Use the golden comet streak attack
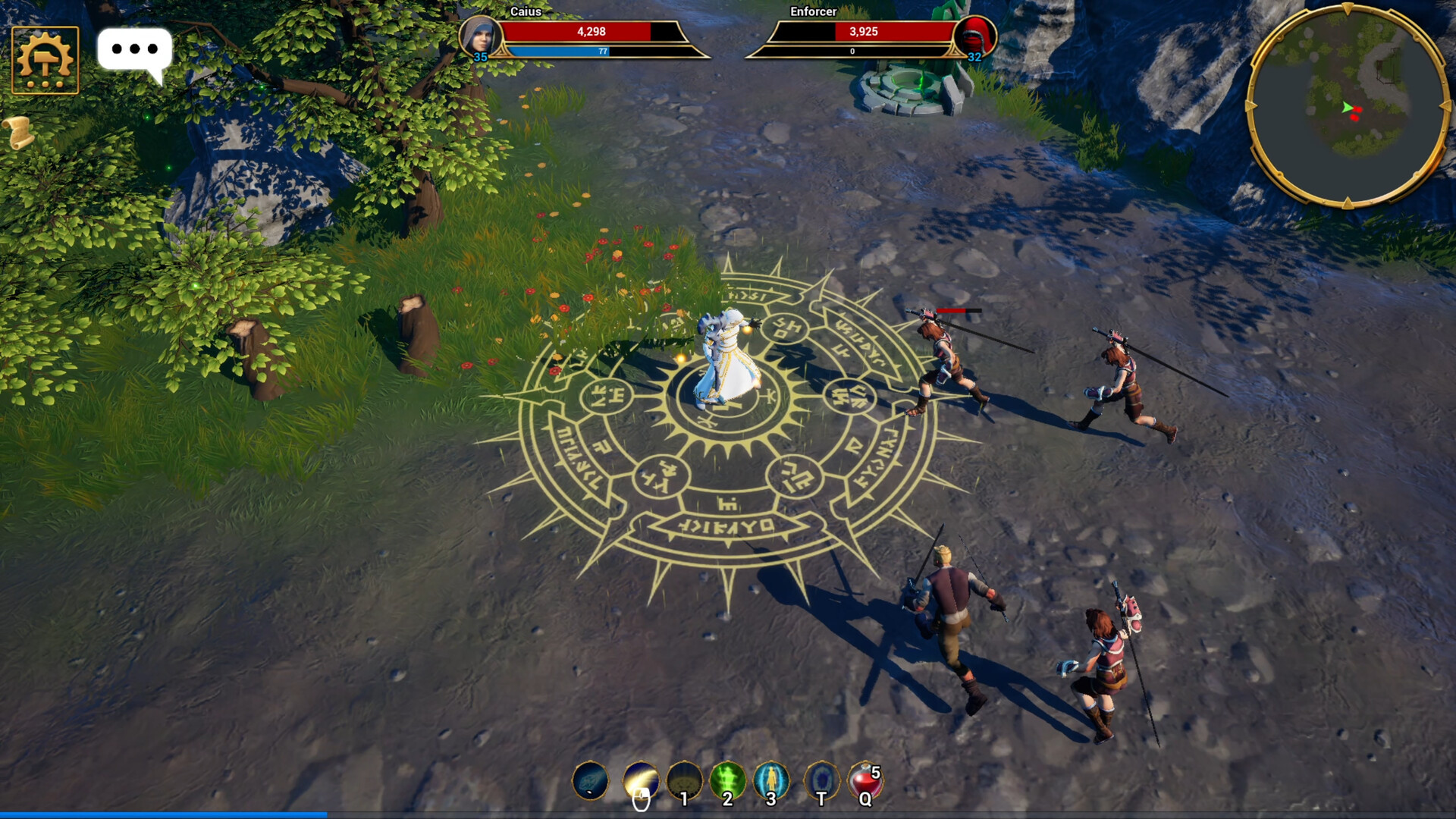Image resolution: width=1456 pixels, height=819 pixels. 641,780
